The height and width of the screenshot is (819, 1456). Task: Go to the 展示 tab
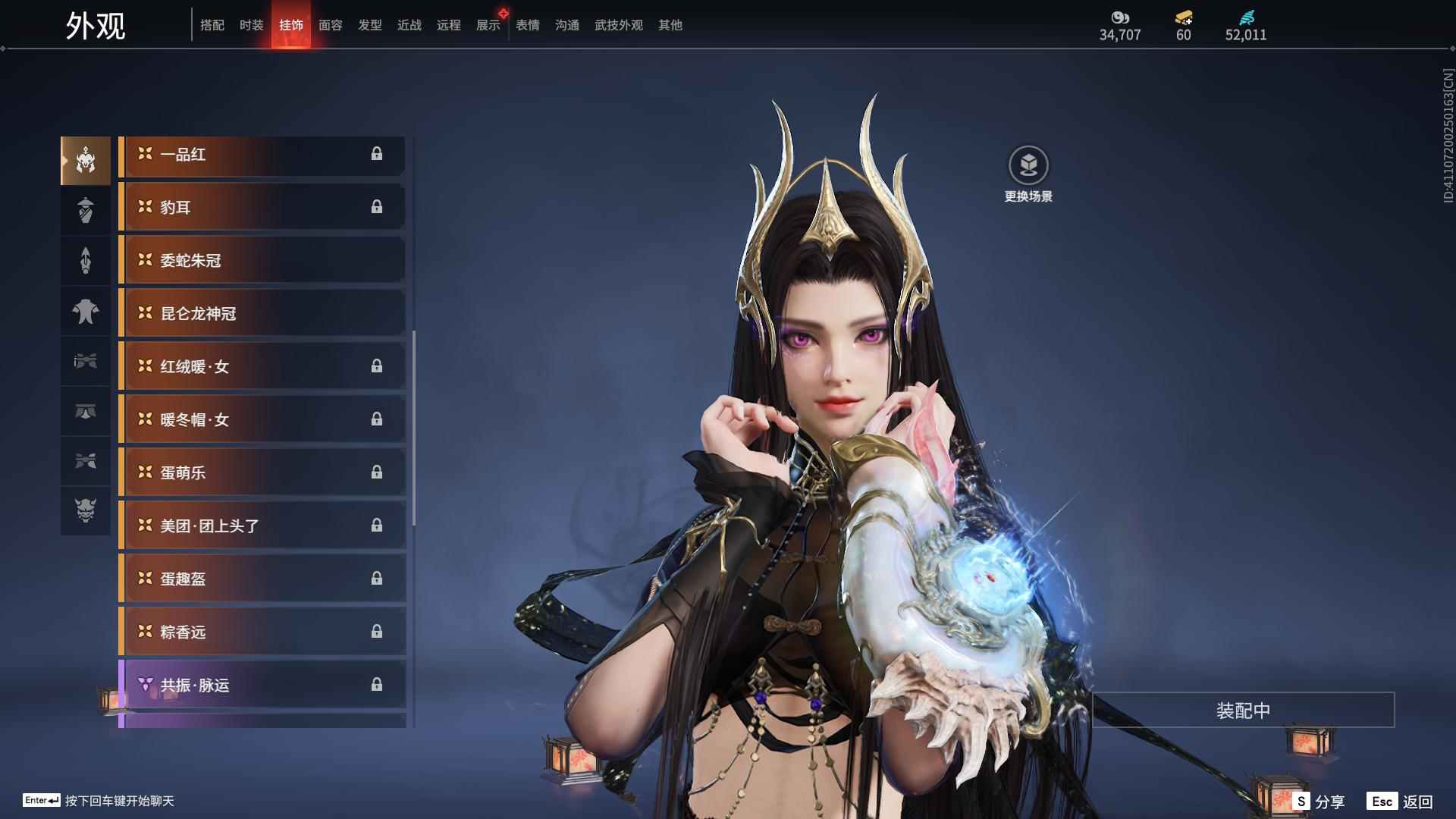(x=488, y=25)
